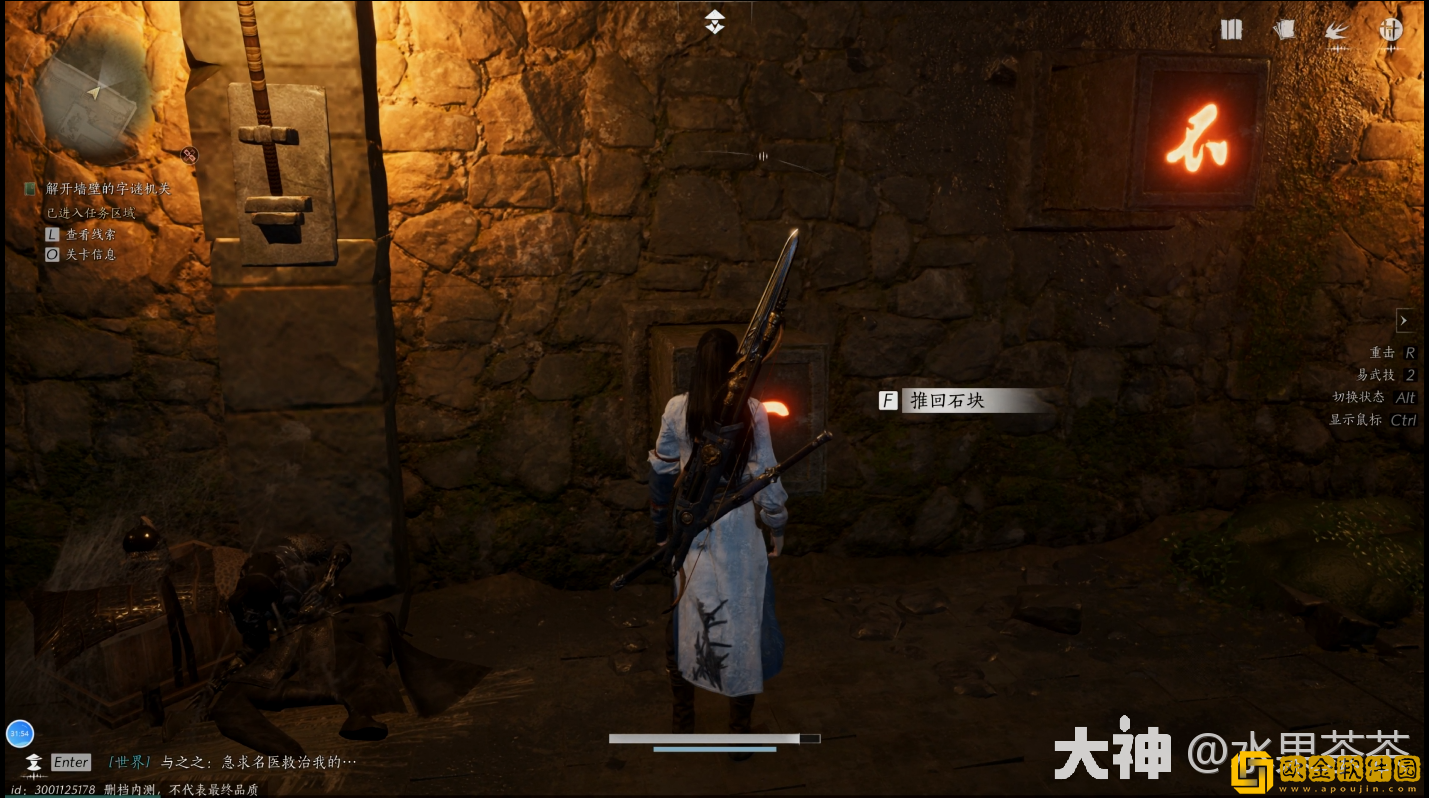Click the blue 31:54 recording timer bubble
This screenshot has height=798, width=1429.
pos(20,733)
